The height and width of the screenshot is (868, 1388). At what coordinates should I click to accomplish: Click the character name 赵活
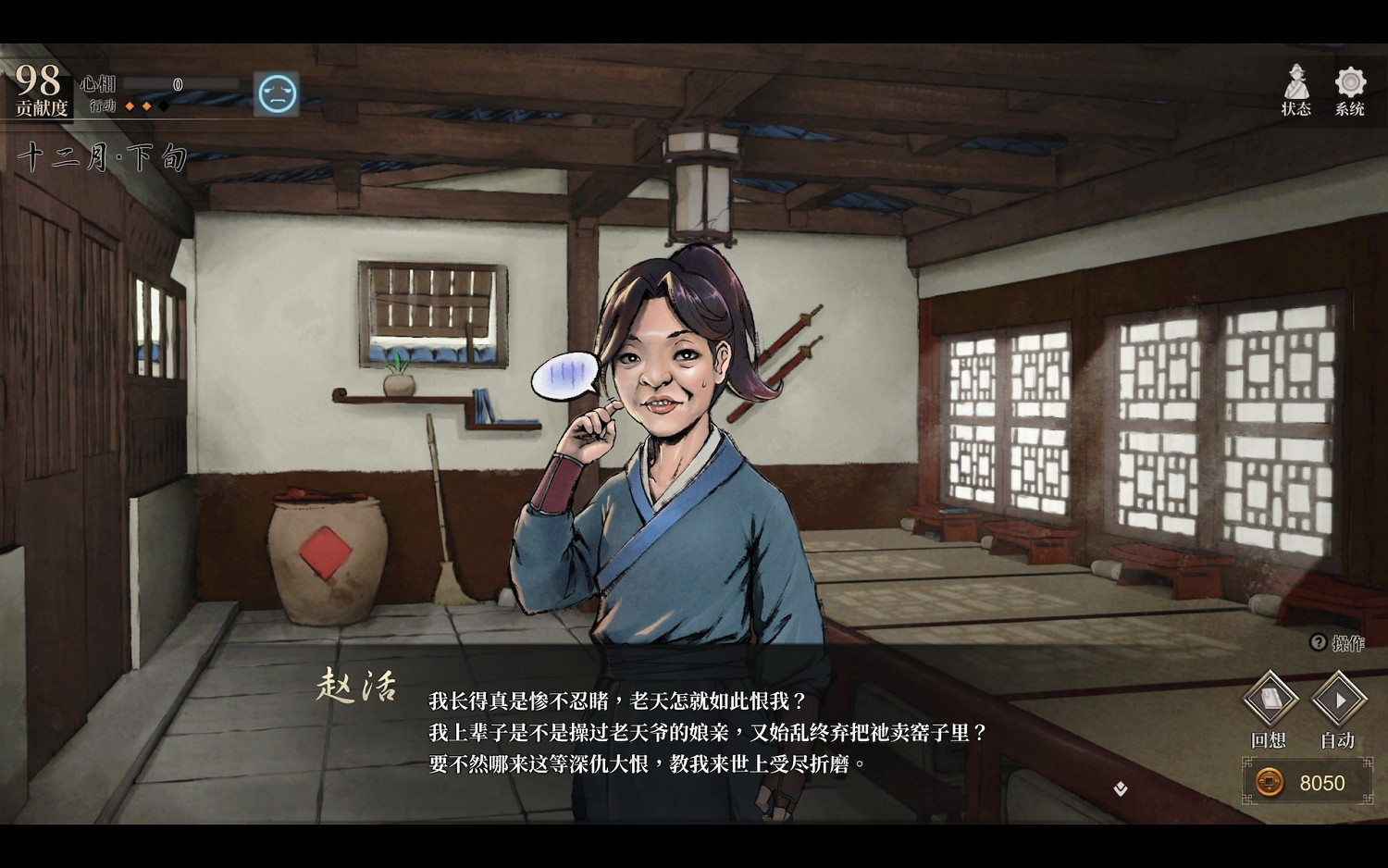click(357, 686)
